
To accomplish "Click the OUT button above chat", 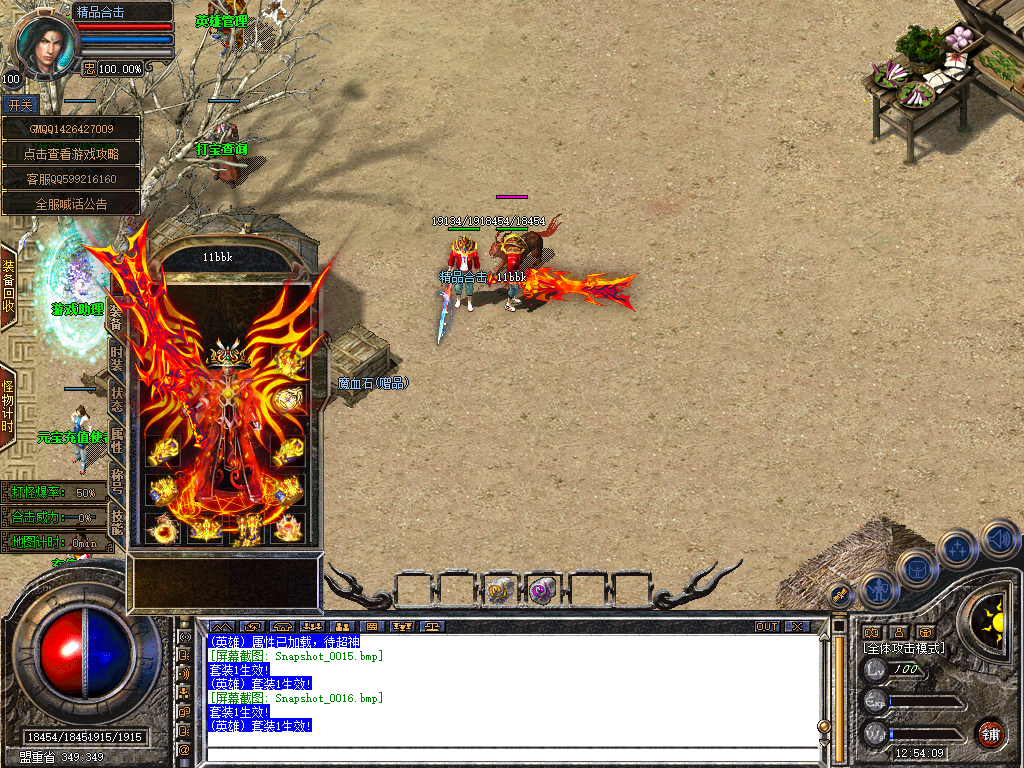I will (x=767, y=626).
